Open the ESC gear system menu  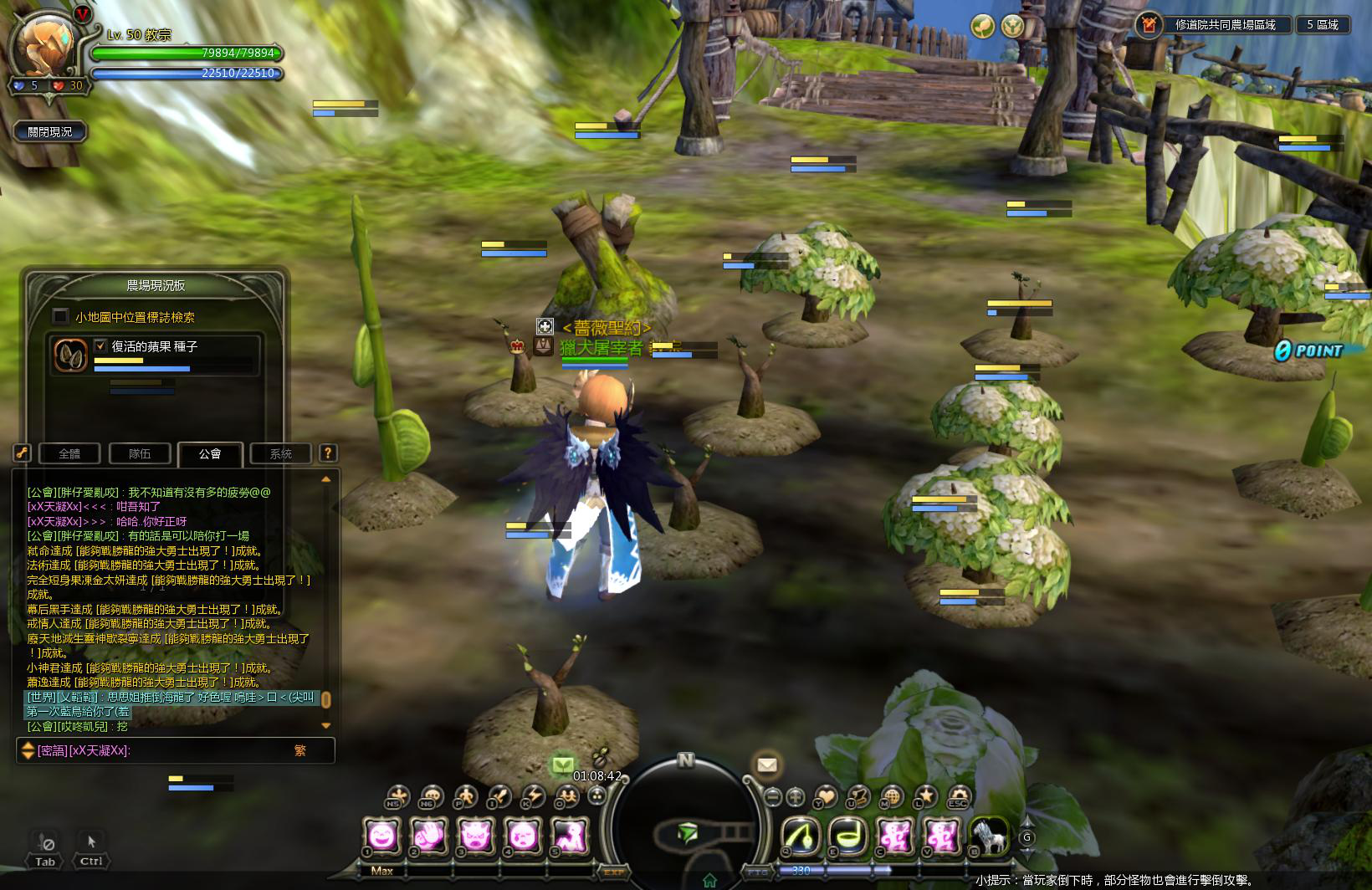[x=958, y=797]
